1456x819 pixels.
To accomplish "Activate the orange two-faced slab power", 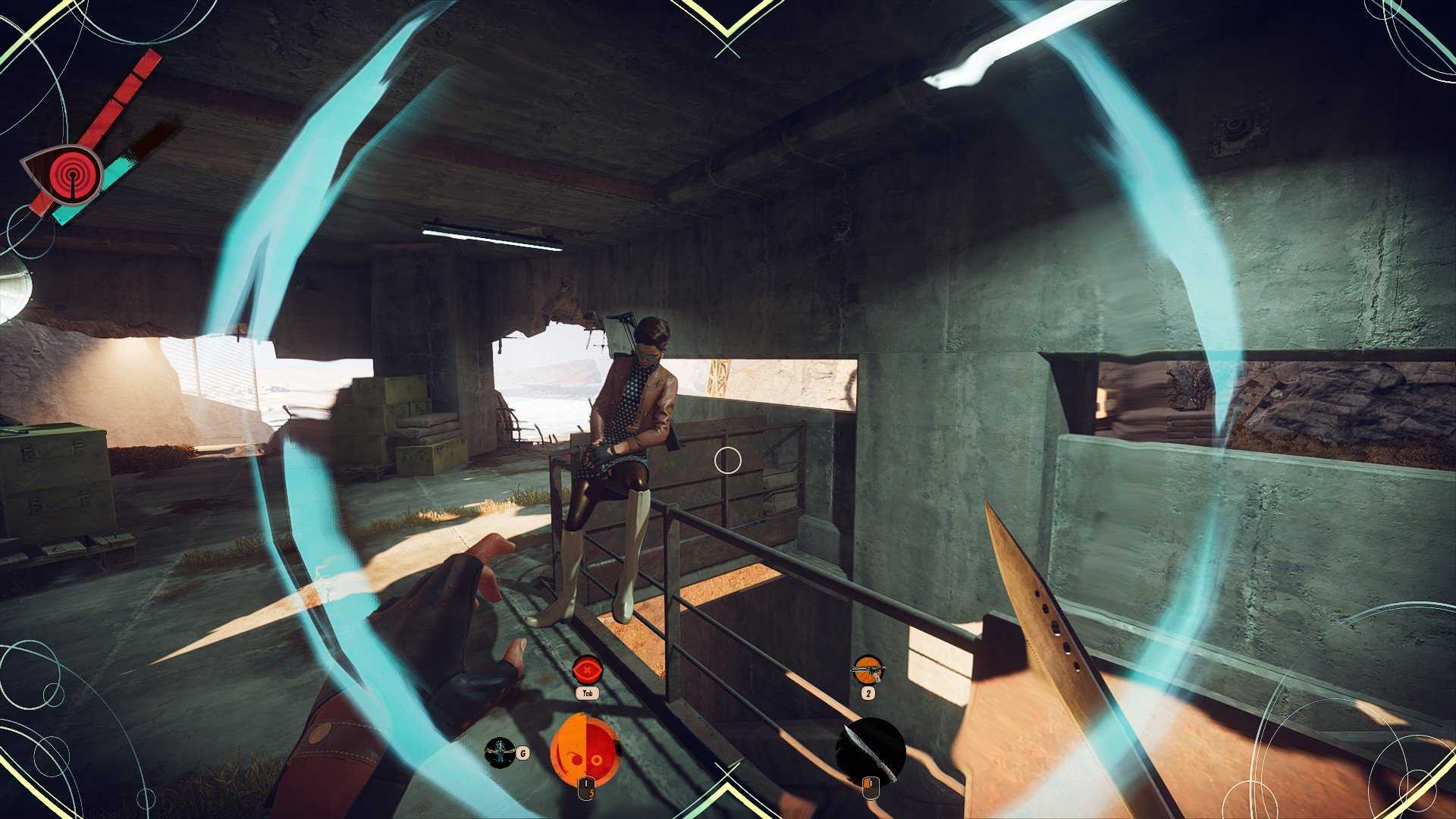I will click(x=584, y=748).
